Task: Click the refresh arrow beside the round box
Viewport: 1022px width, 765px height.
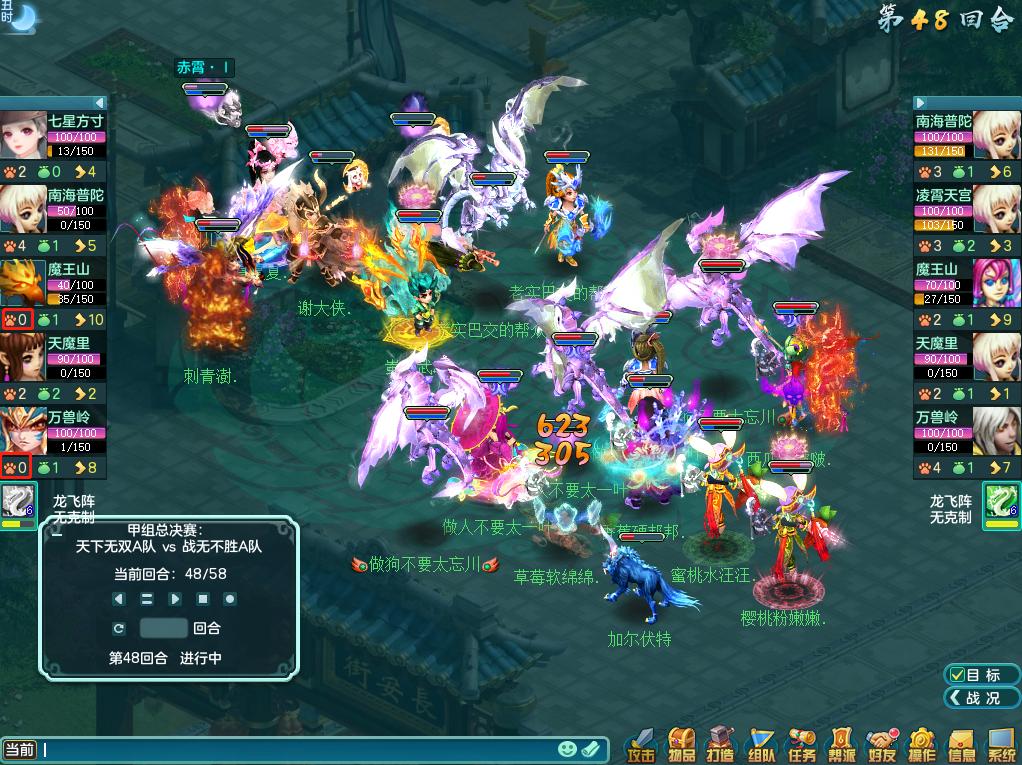Action: click(119, 628)
